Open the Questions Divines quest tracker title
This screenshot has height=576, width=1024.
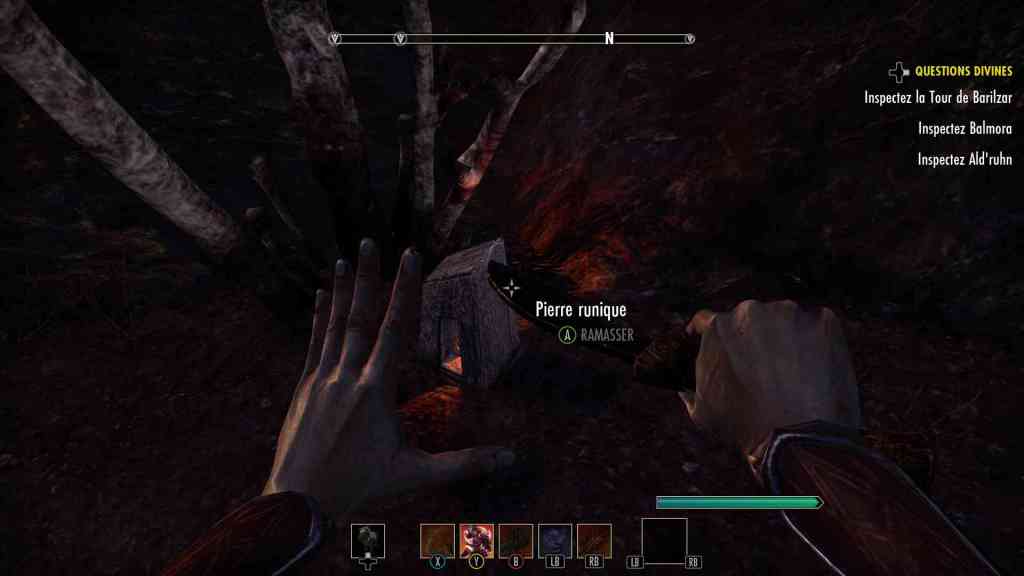point(963,71)
